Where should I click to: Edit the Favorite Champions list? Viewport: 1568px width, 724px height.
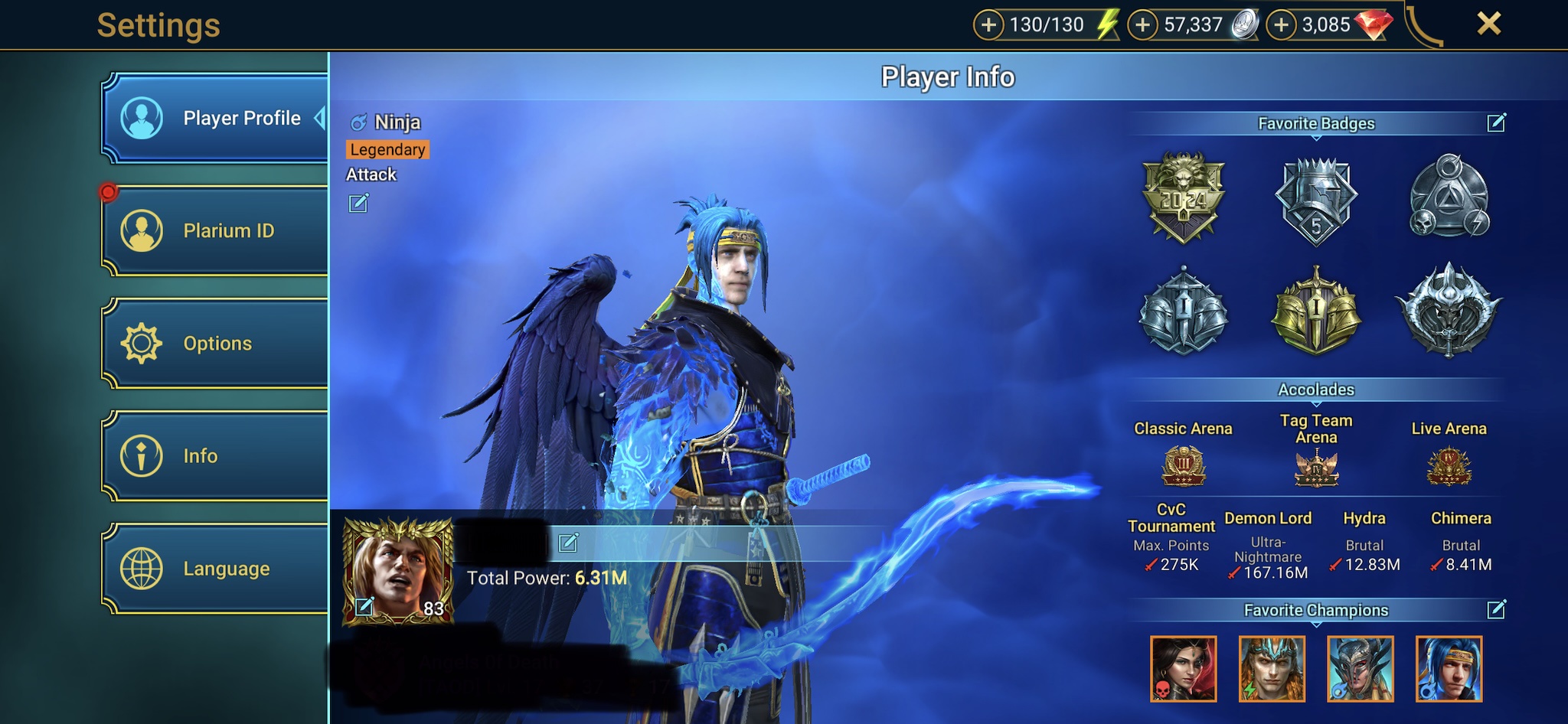point(1496,610)
